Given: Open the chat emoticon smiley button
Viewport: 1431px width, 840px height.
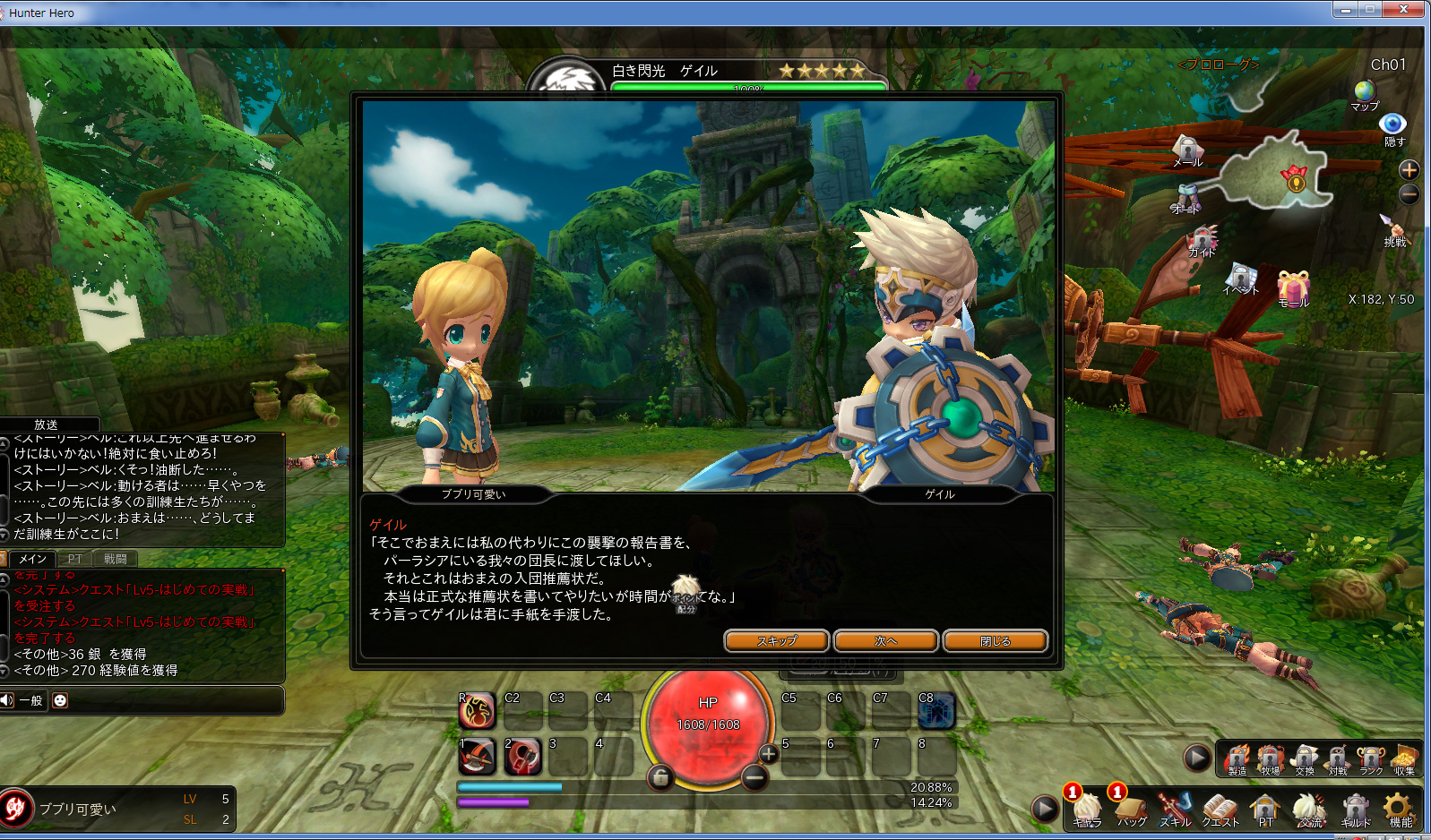Looking at the screenshot, I should (x=60, y=700).
